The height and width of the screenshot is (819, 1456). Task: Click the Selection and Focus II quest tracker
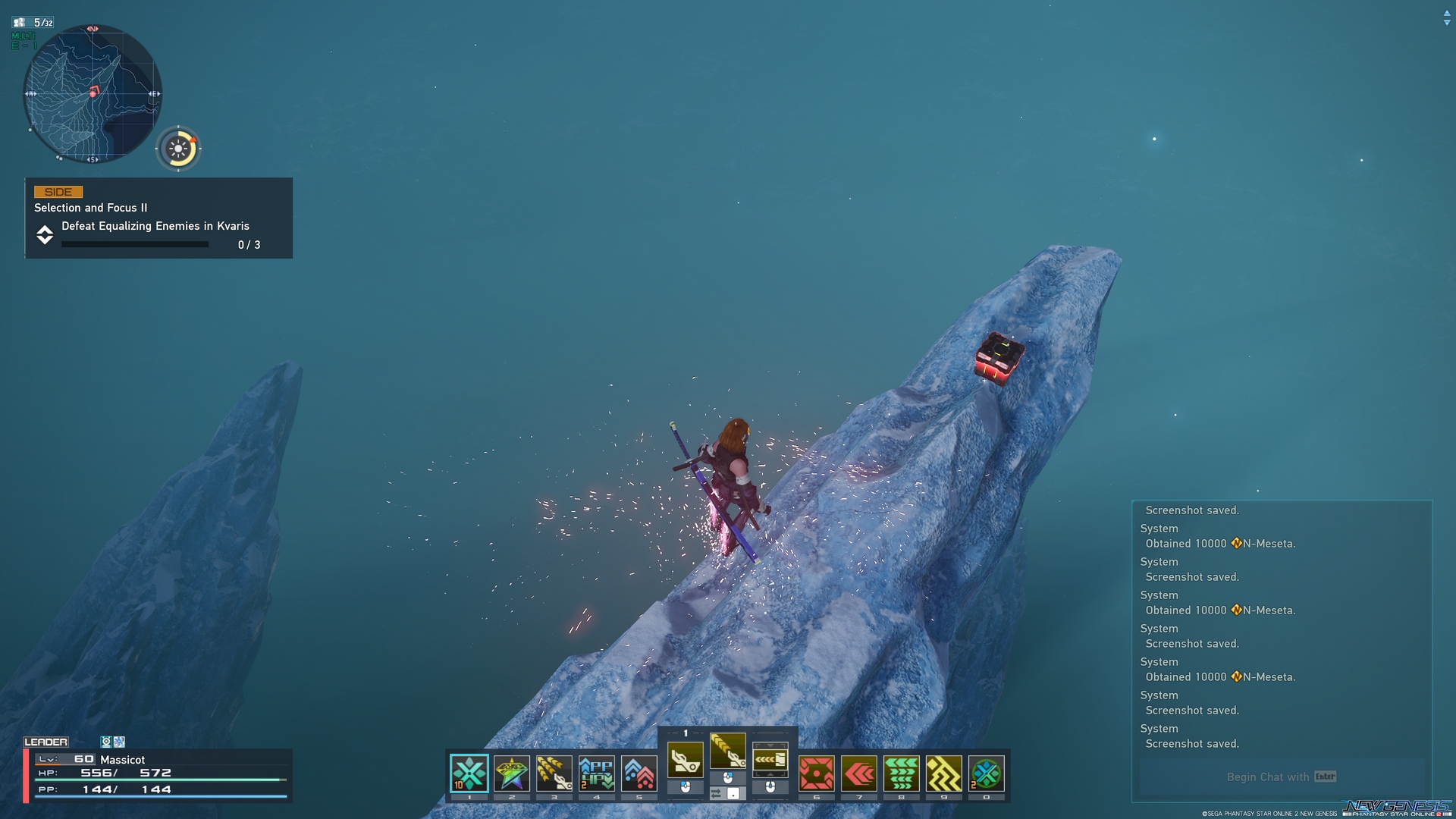click(158, 218)
